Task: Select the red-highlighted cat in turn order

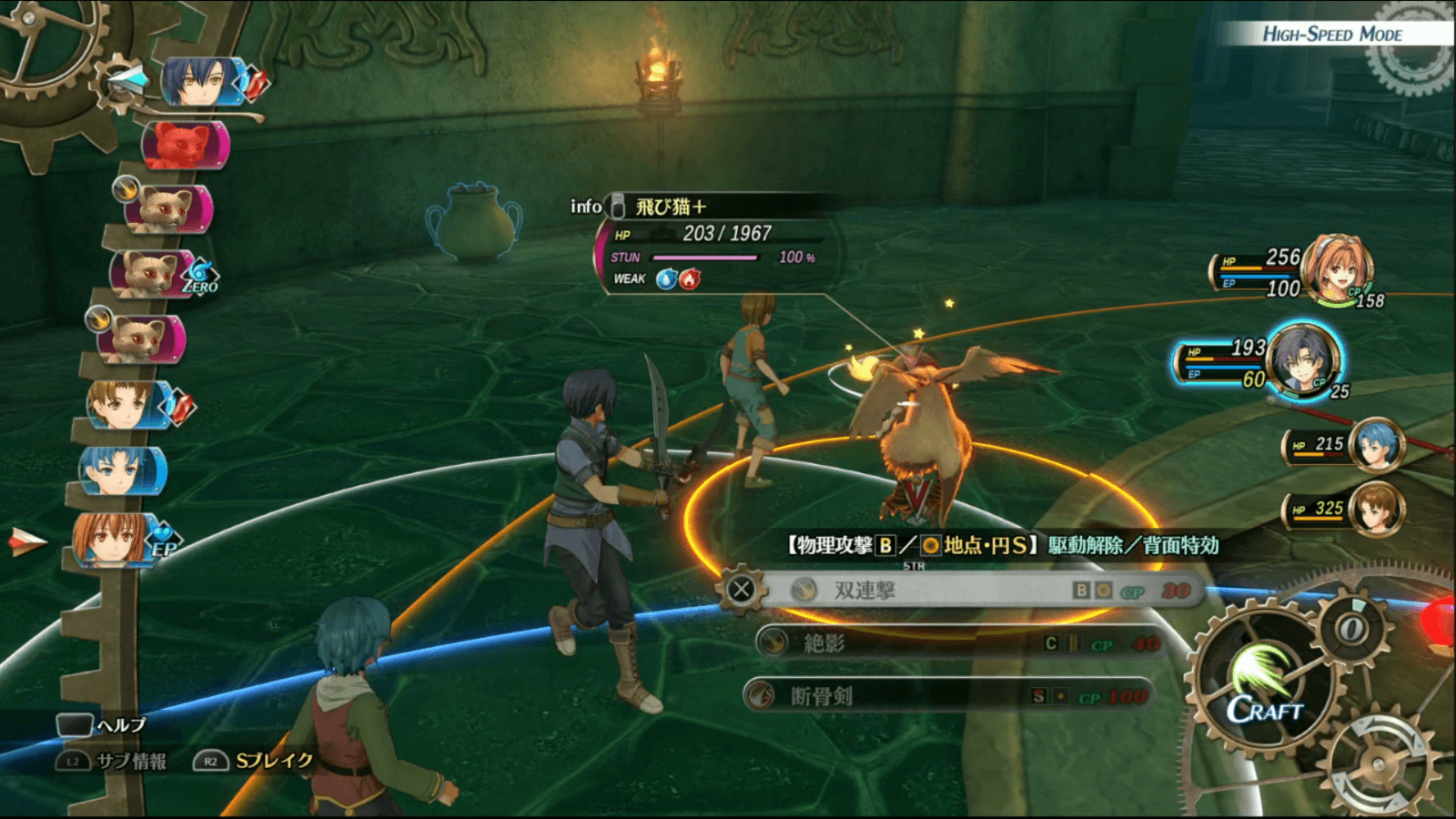Action: pos(185,146)
